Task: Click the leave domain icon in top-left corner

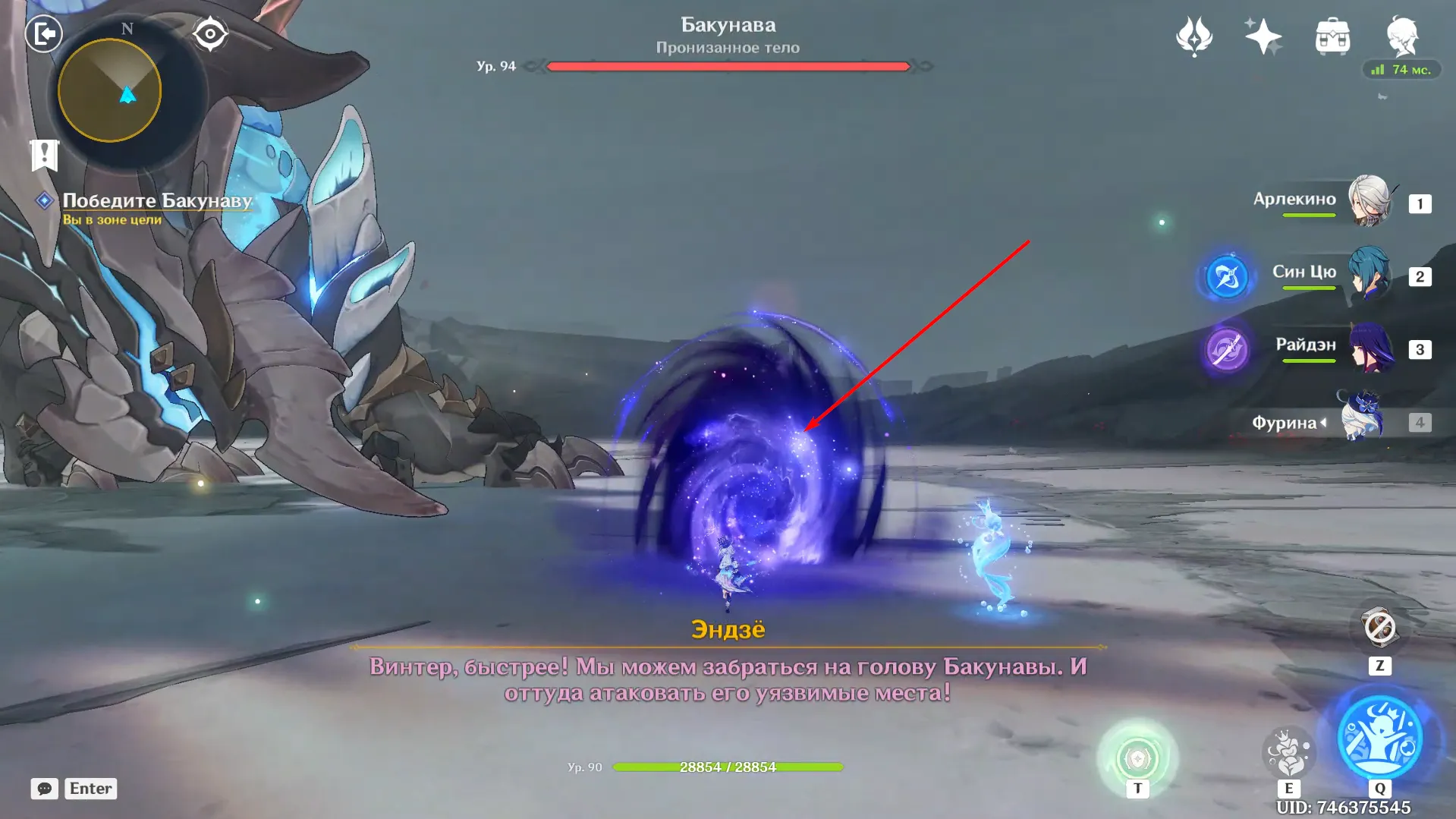Action: click(x=43, y=34)
